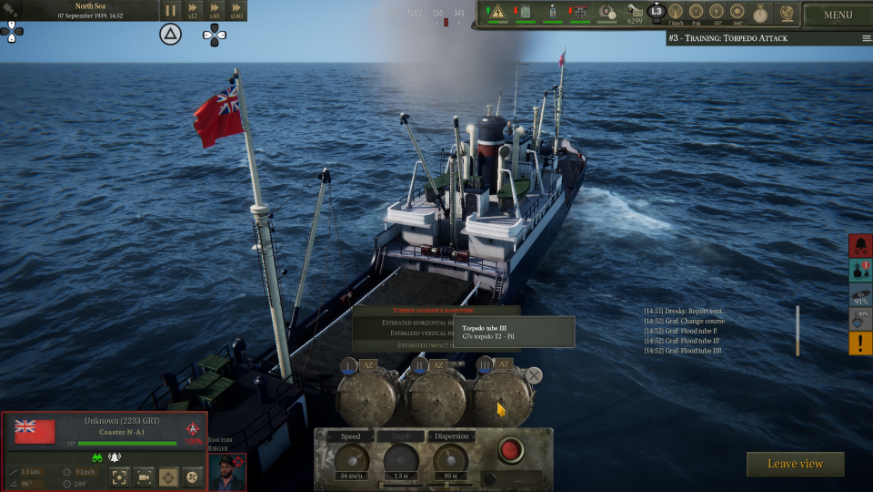Pause the game time
873x492 pixels.
point(170,10)
